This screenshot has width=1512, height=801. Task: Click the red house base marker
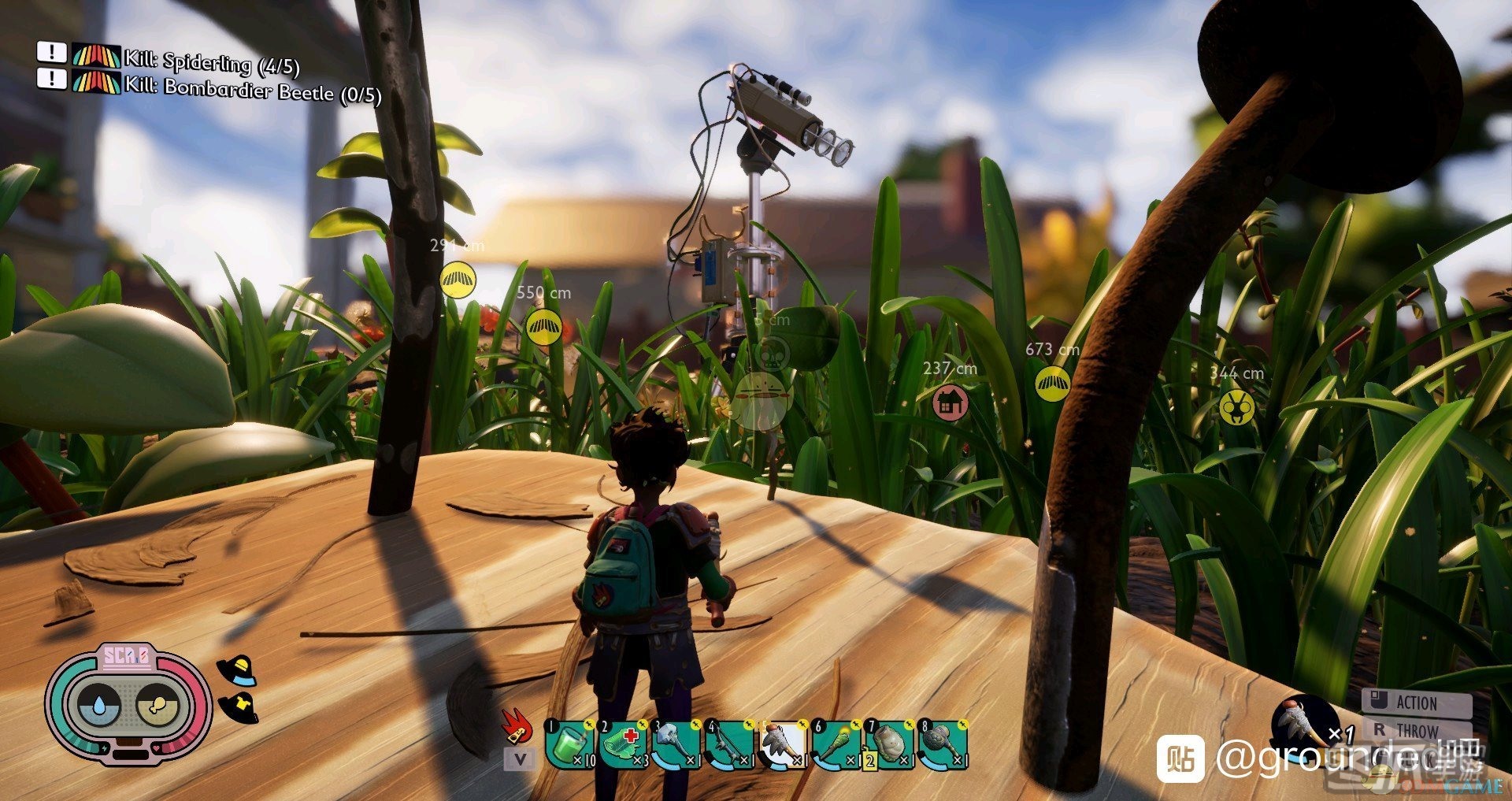[x=950, y=403]
